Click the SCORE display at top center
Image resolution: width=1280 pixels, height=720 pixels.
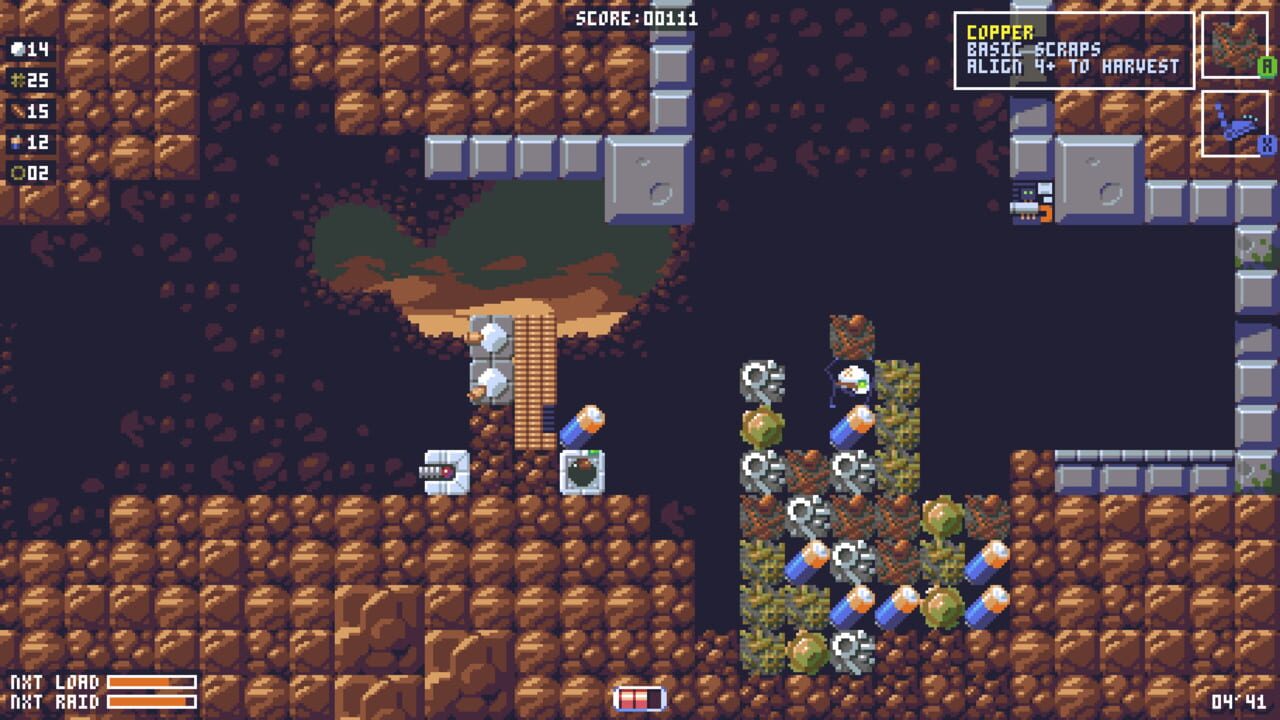635,17
